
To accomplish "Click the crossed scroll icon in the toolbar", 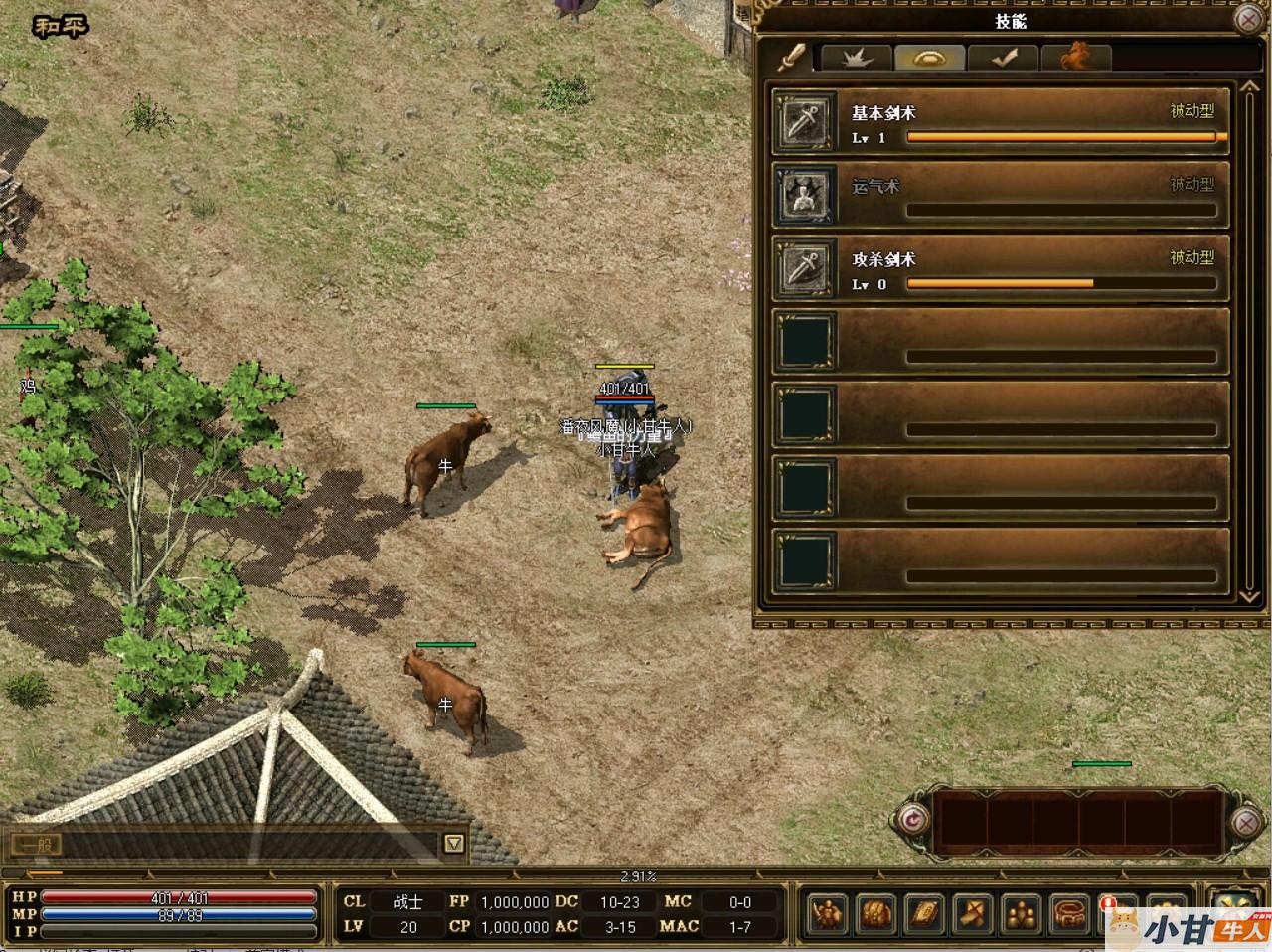I will [x=973, y=912].
